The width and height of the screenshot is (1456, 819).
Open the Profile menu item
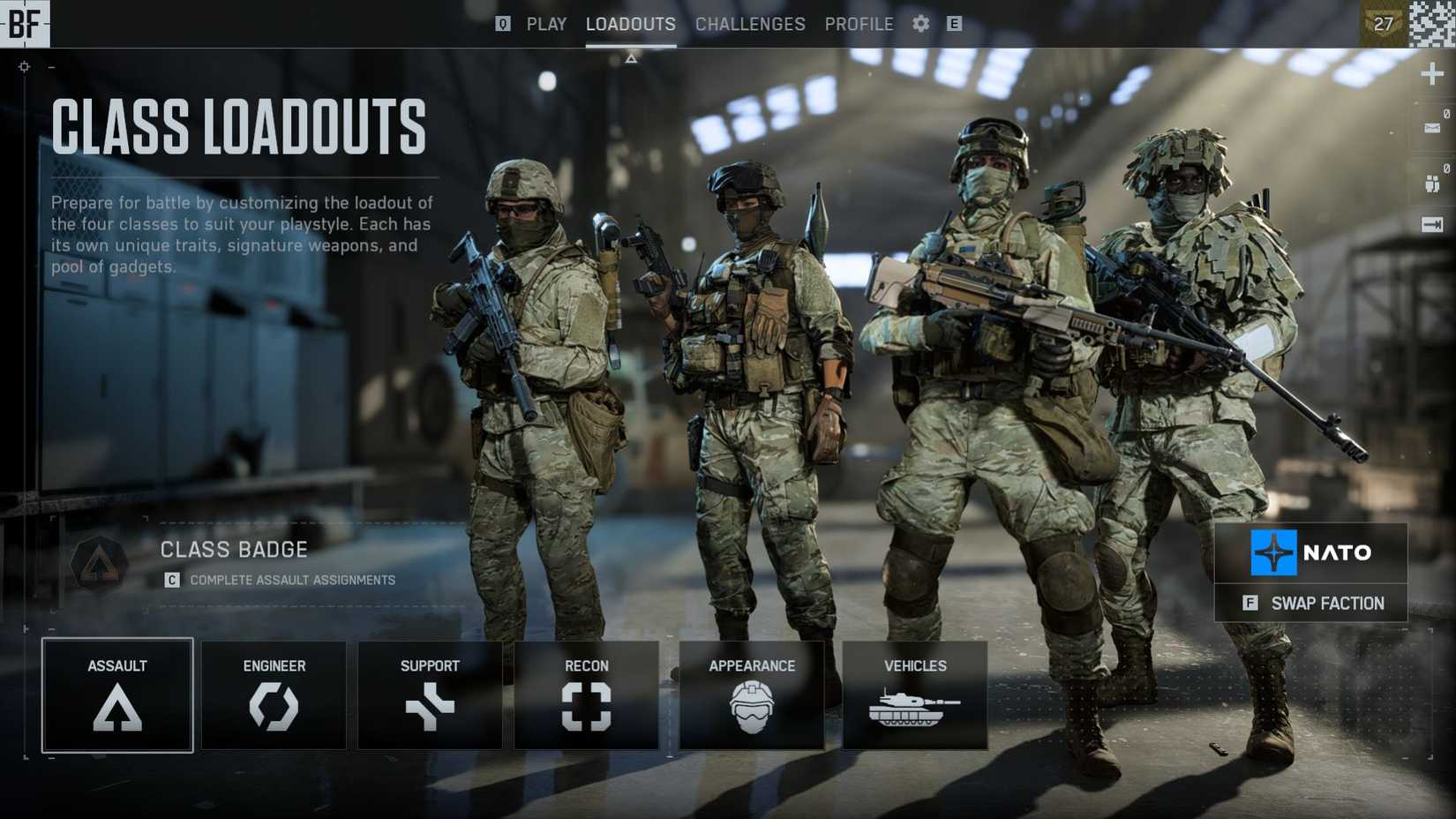(x=859, y=24)
